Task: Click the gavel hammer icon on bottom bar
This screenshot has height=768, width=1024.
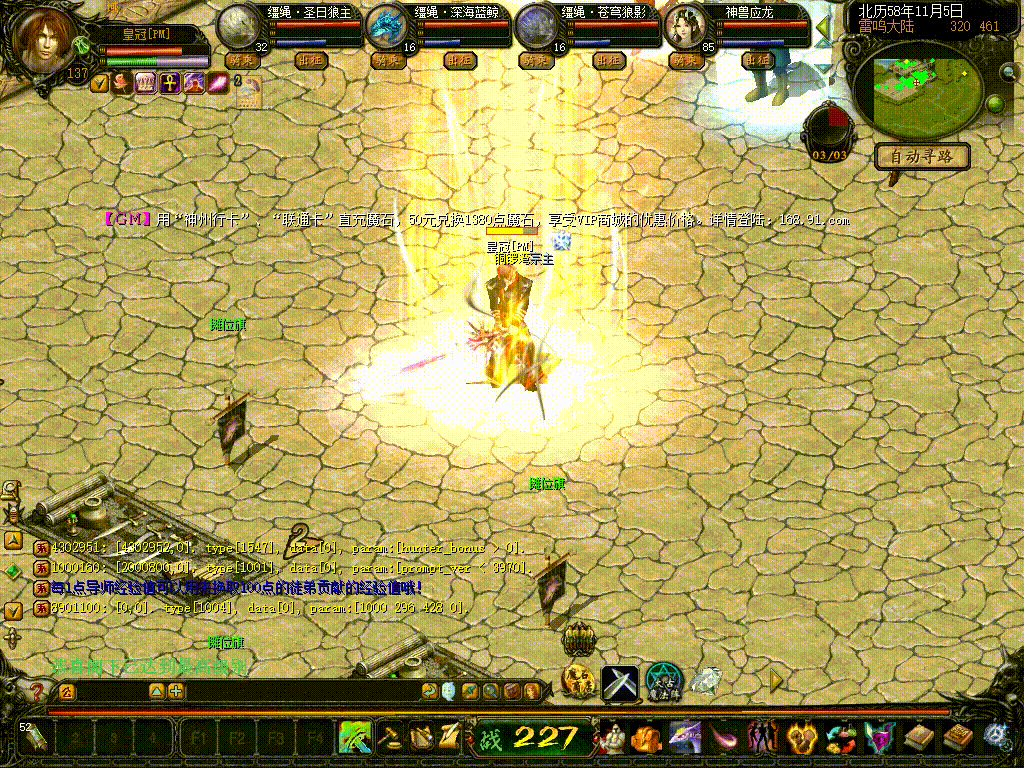Action: pyautogui.click(x=389, y=738)
